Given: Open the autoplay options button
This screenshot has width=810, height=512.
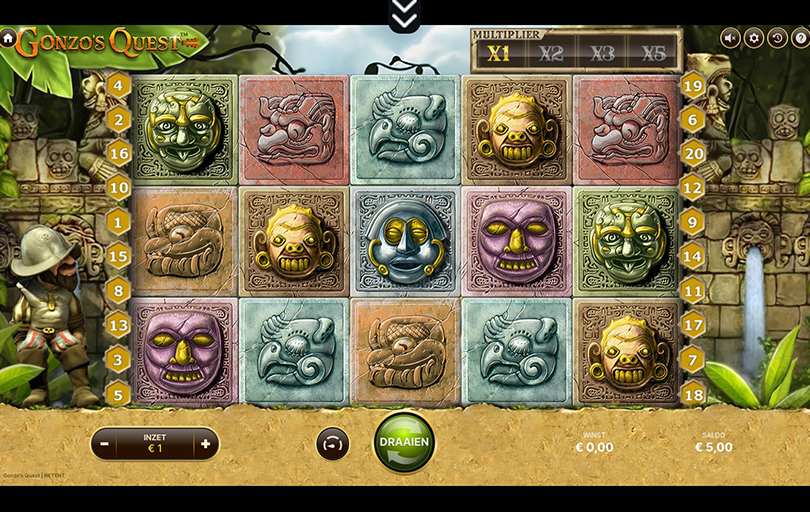Looking at the screenshot, I should click(333, 443).
